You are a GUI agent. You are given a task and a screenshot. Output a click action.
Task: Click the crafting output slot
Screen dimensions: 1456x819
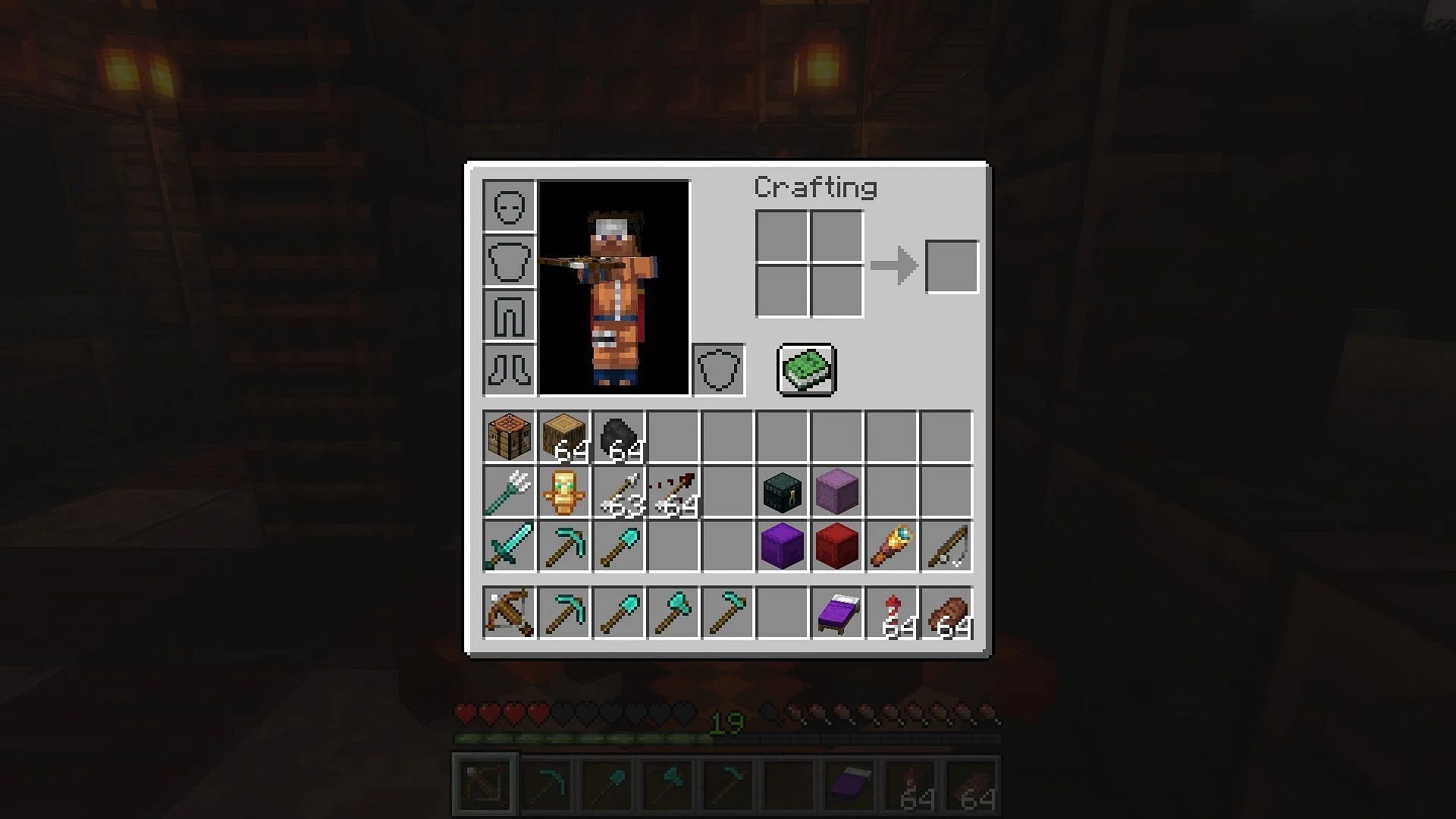coord(952,265)
